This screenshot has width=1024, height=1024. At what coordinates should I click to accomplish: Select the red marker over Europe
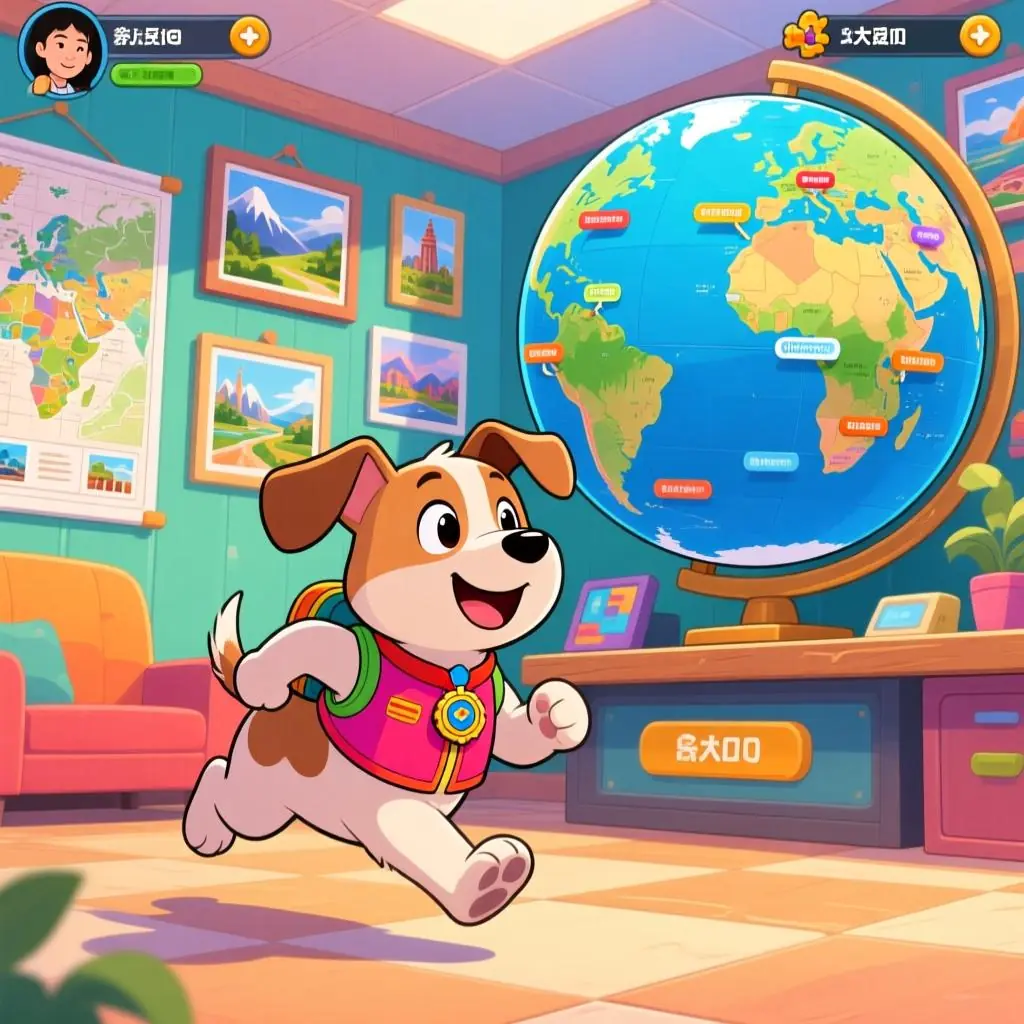(x=815, y=180)
